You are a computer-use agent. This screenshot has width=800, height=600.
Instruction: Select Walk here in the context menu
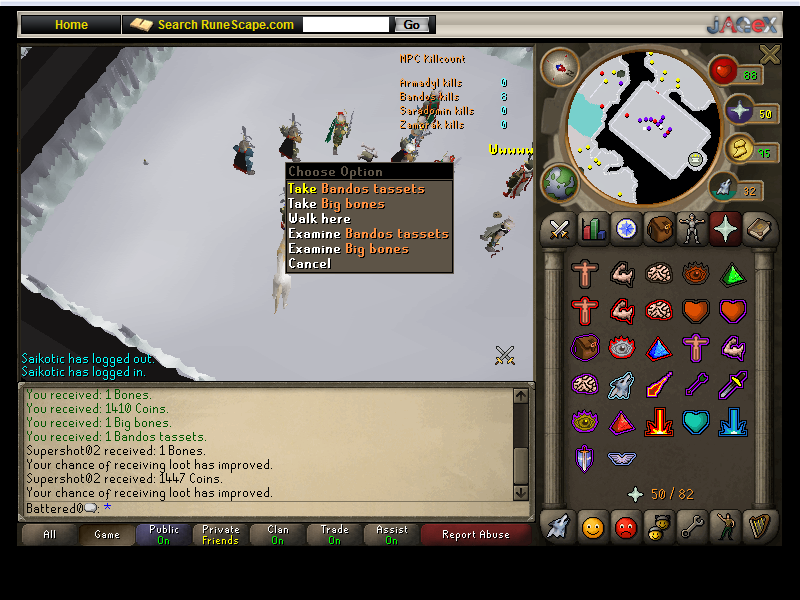point(319,219)
